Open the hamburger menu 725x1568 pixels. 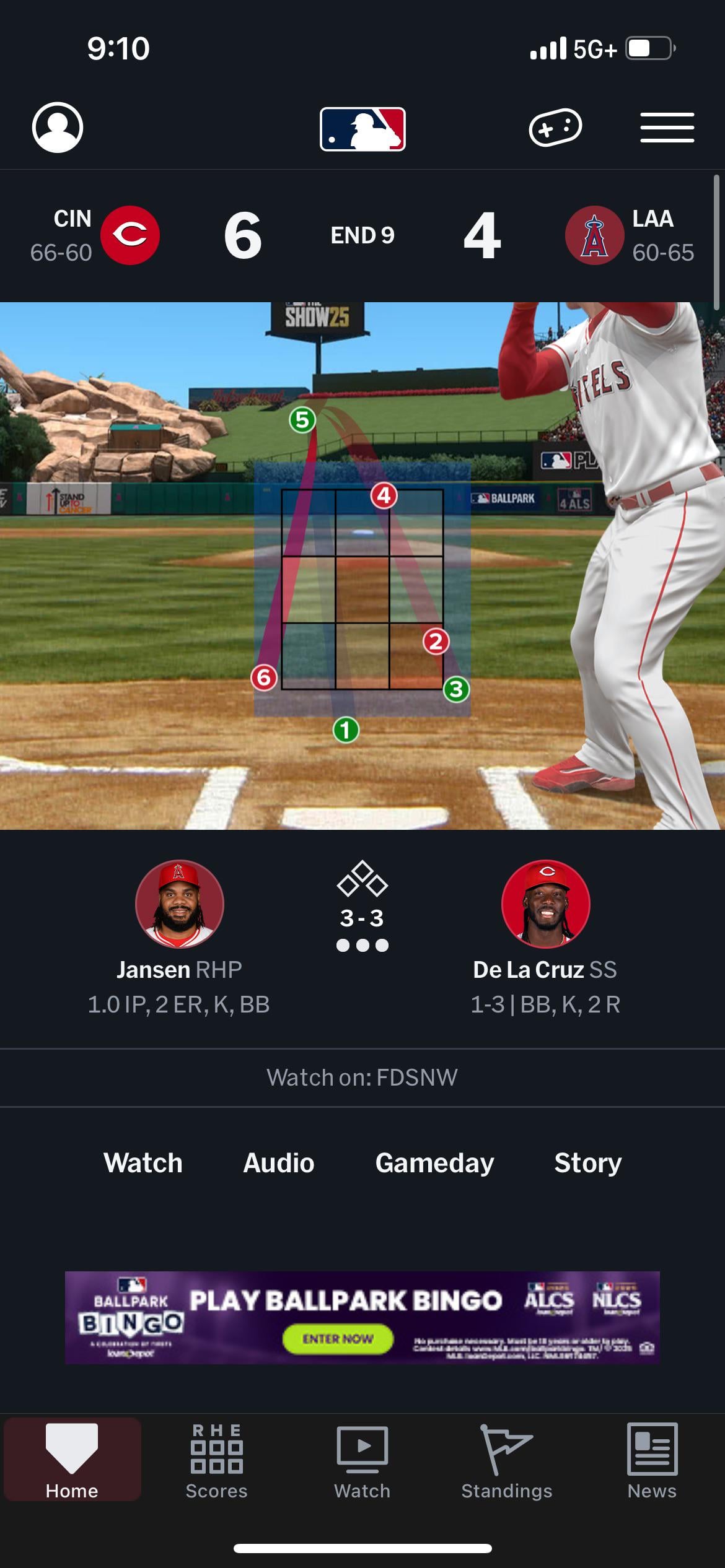tap(667, 128)
